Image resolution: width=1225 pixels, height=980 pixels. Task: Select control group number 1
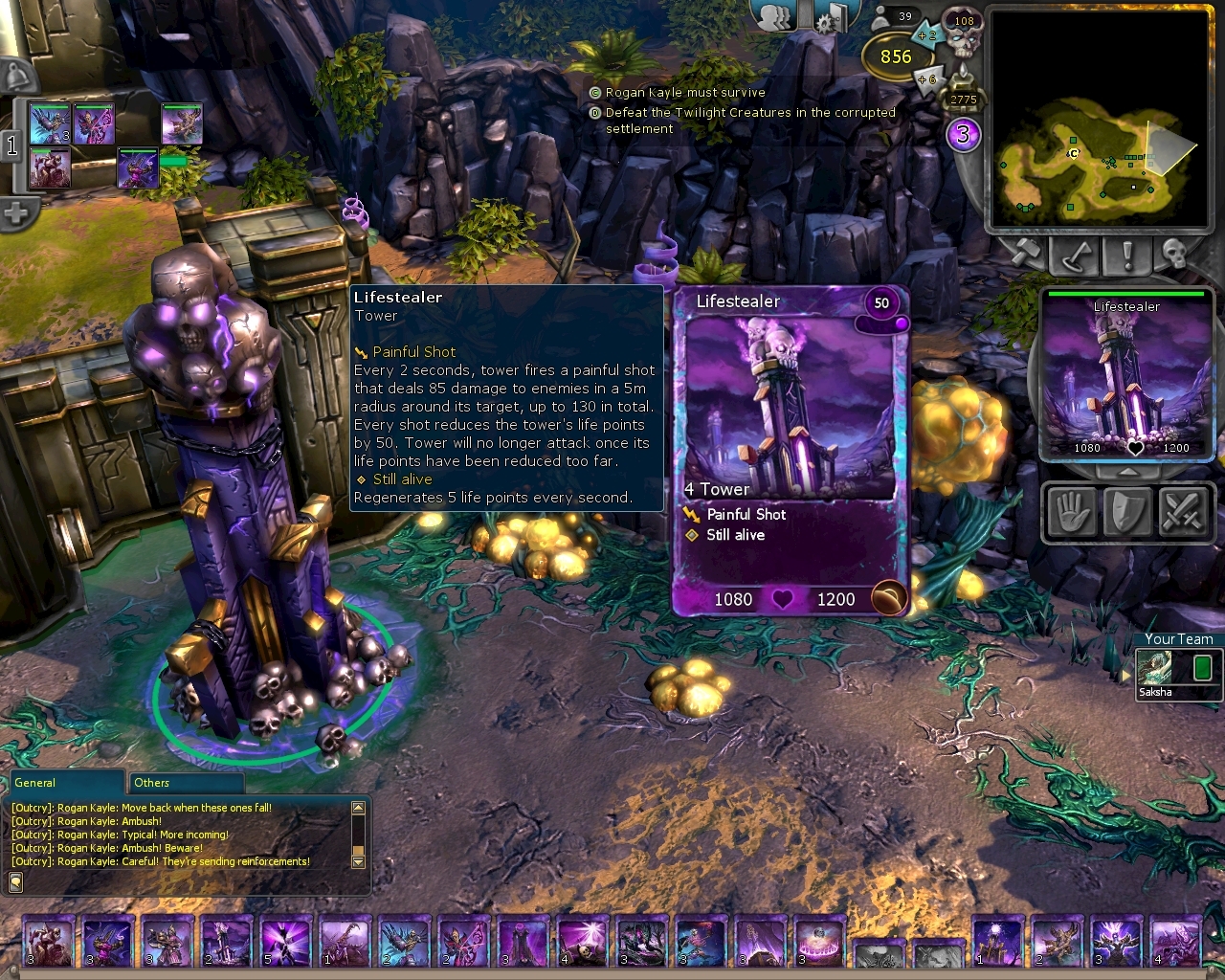tap(12, 145)
